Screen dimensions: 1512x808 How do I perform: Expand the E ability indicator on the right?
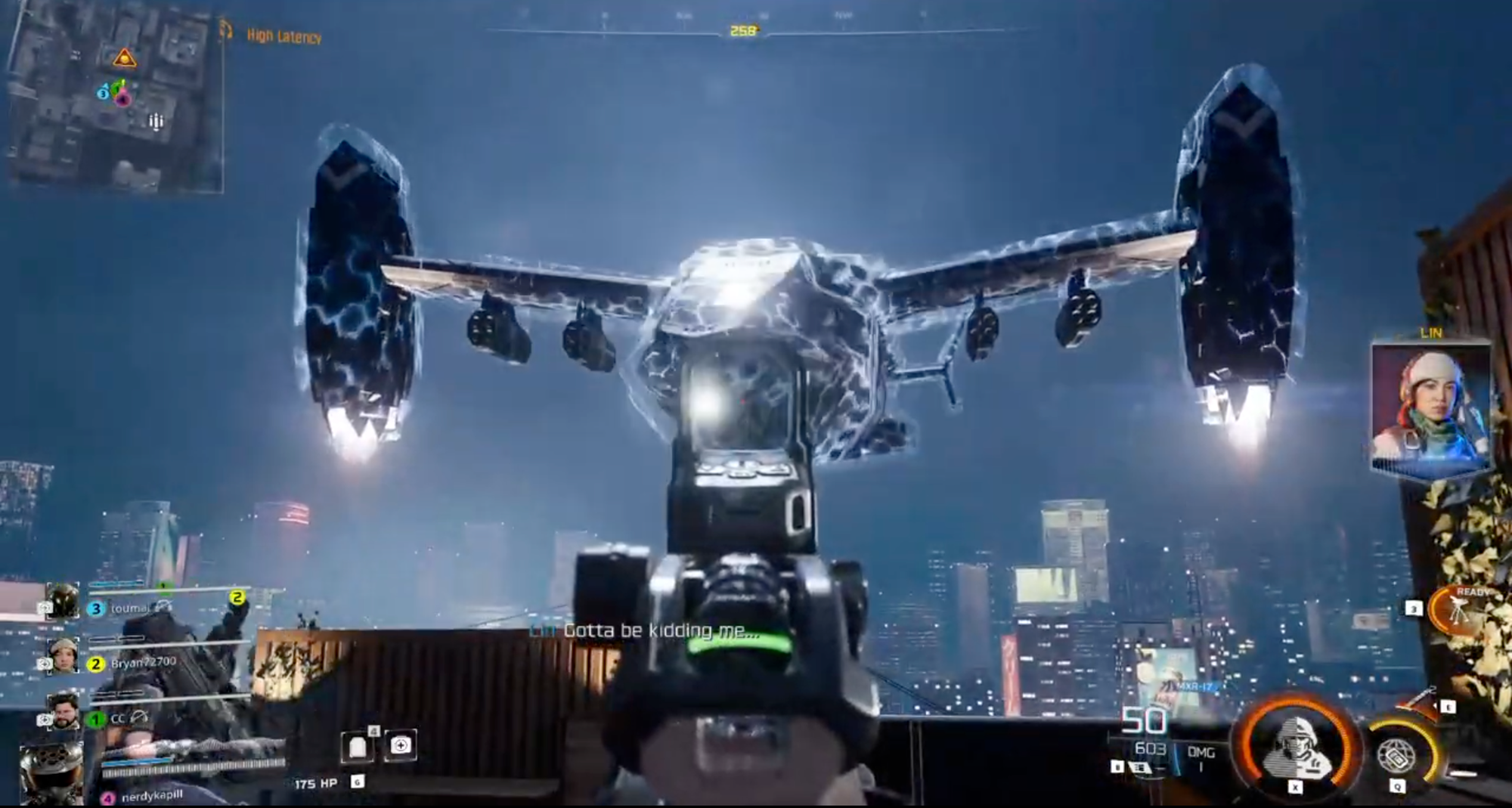tap(1448, 707)
